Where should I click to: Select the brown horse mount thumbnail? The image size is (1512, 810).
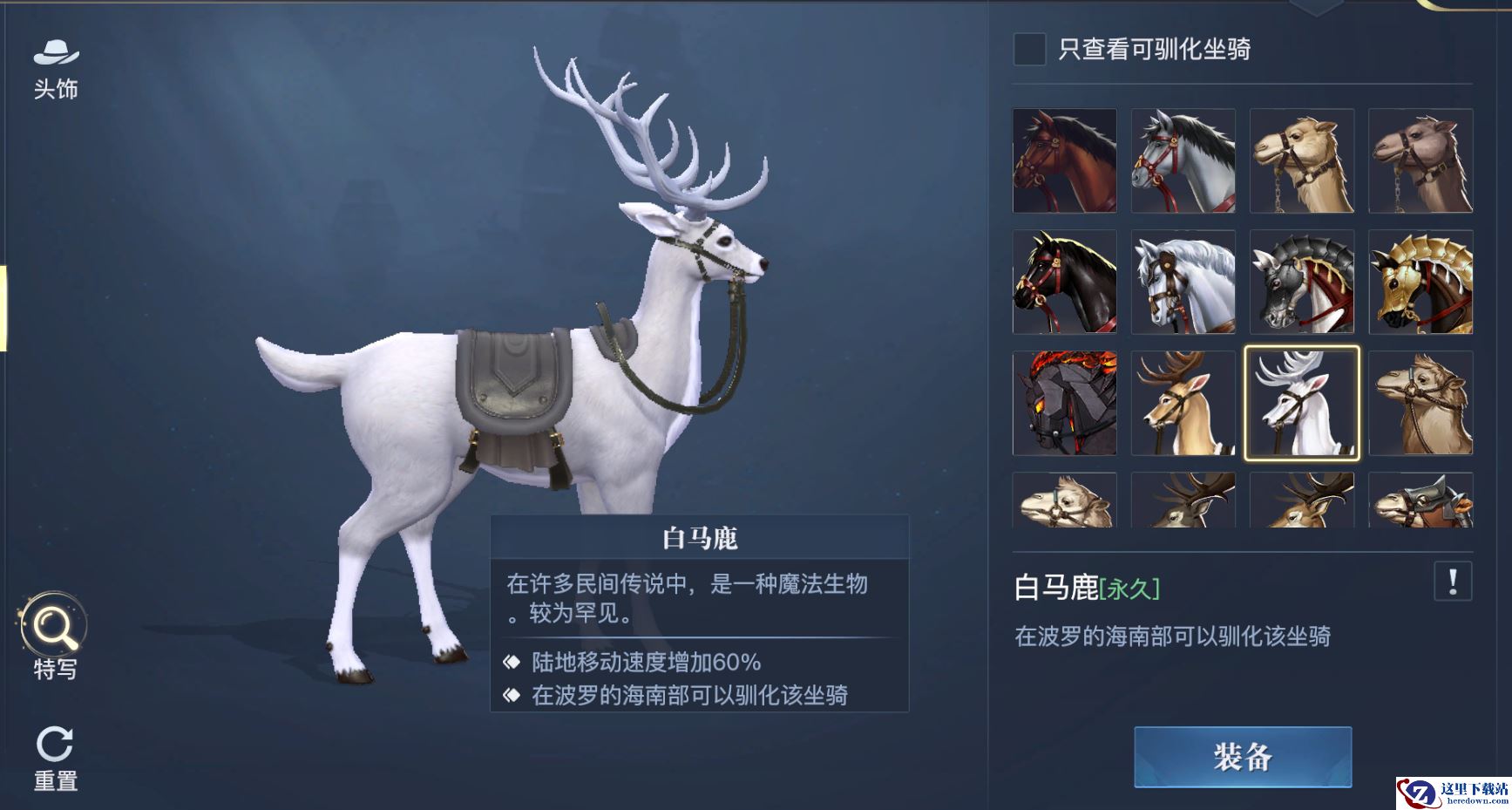pyautogui.click(x=1064, y=161)
